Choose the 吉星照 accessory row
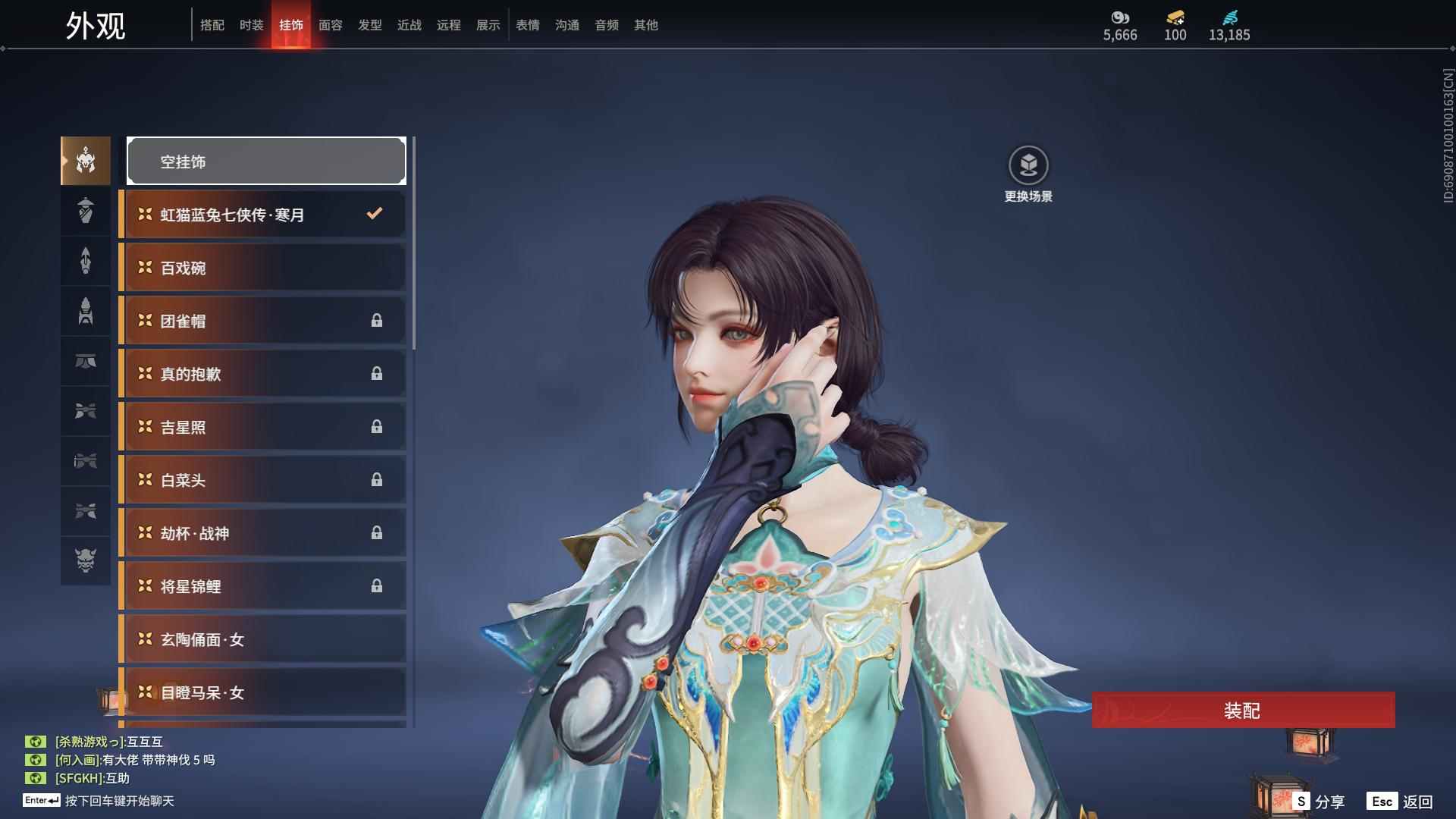The image size is (1456, 819). coord(263,427)
